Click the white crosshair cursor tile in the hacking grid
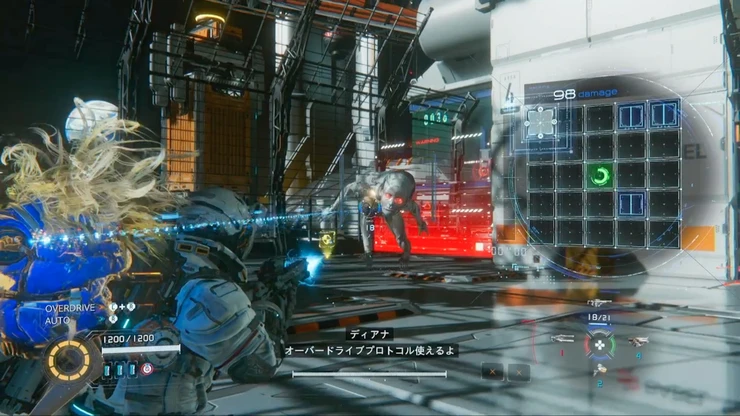Image resolution: width=740 pixels, height=416 pixels. coord(541,122)
